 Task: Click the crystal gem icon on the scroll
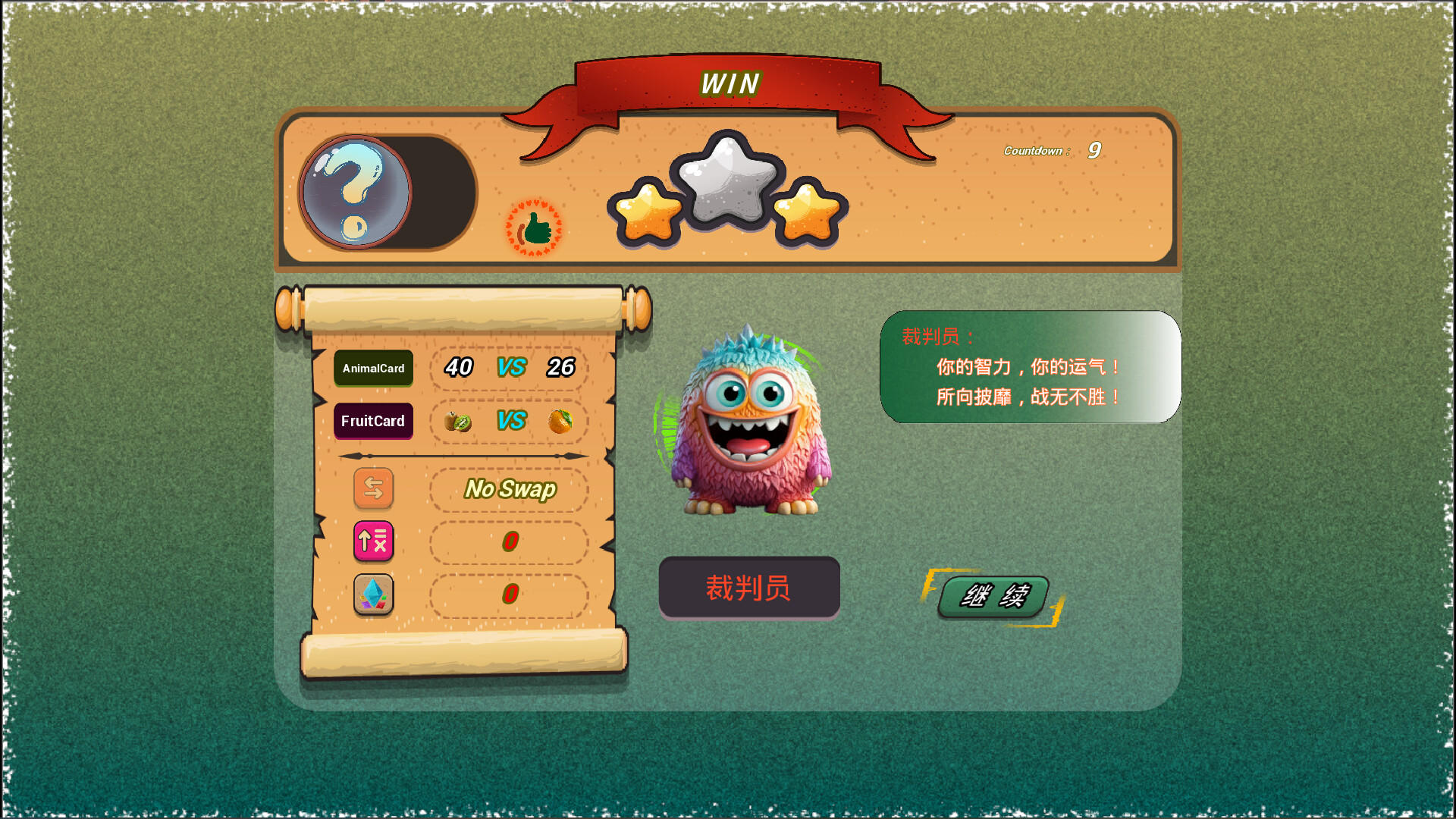[x=374, y=595]
